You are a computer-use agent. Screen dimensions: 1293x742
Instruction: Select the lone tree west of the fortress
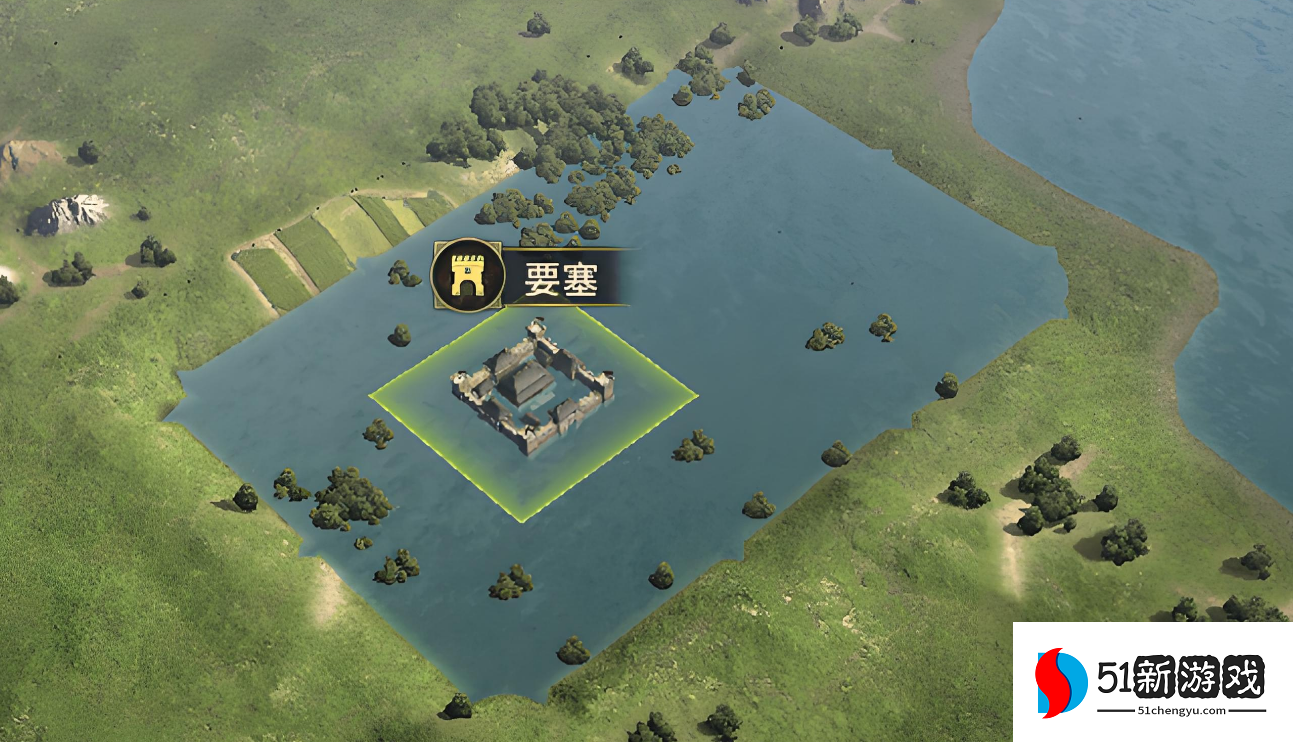coord(400,335)
